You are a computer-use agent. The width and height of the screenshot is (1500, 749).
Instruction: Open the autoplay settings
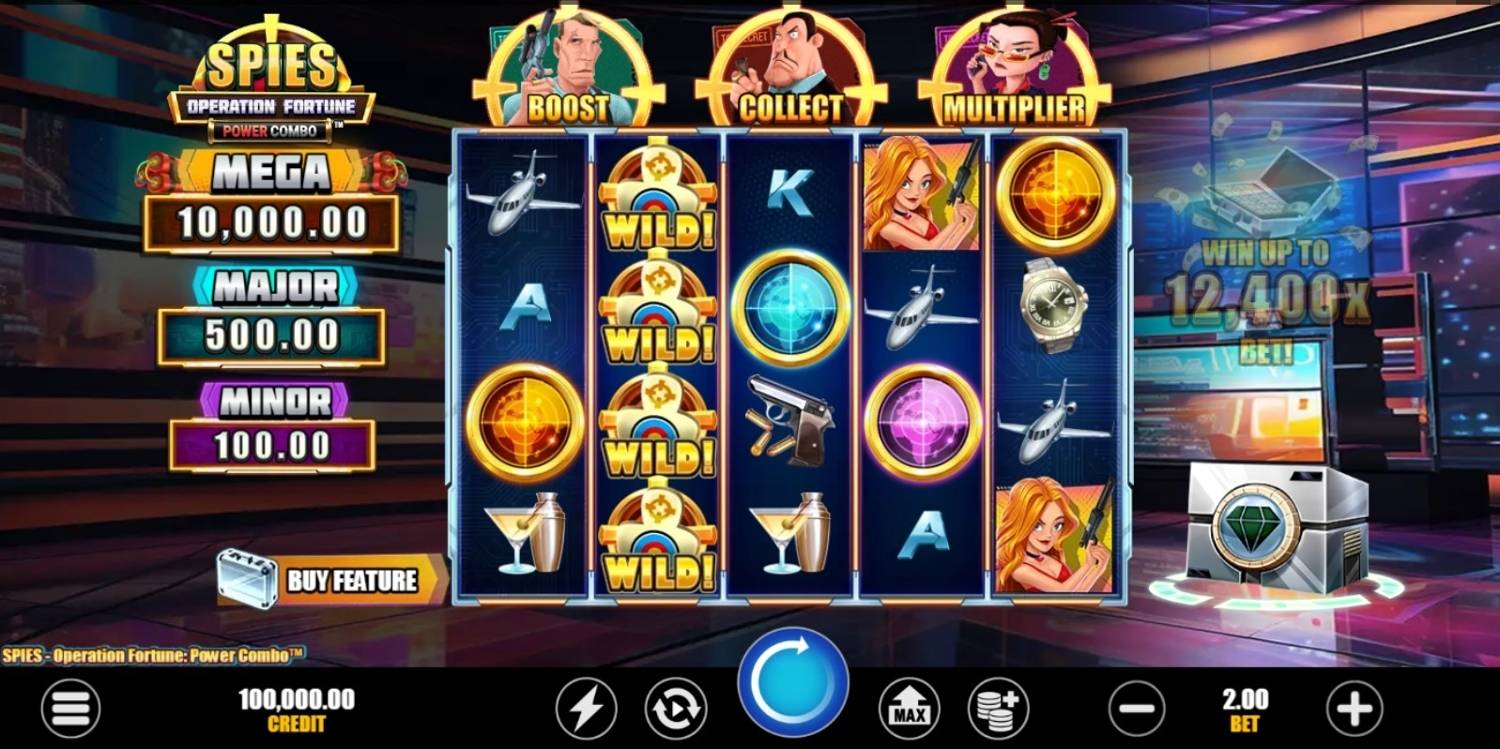tap(675, 709)
